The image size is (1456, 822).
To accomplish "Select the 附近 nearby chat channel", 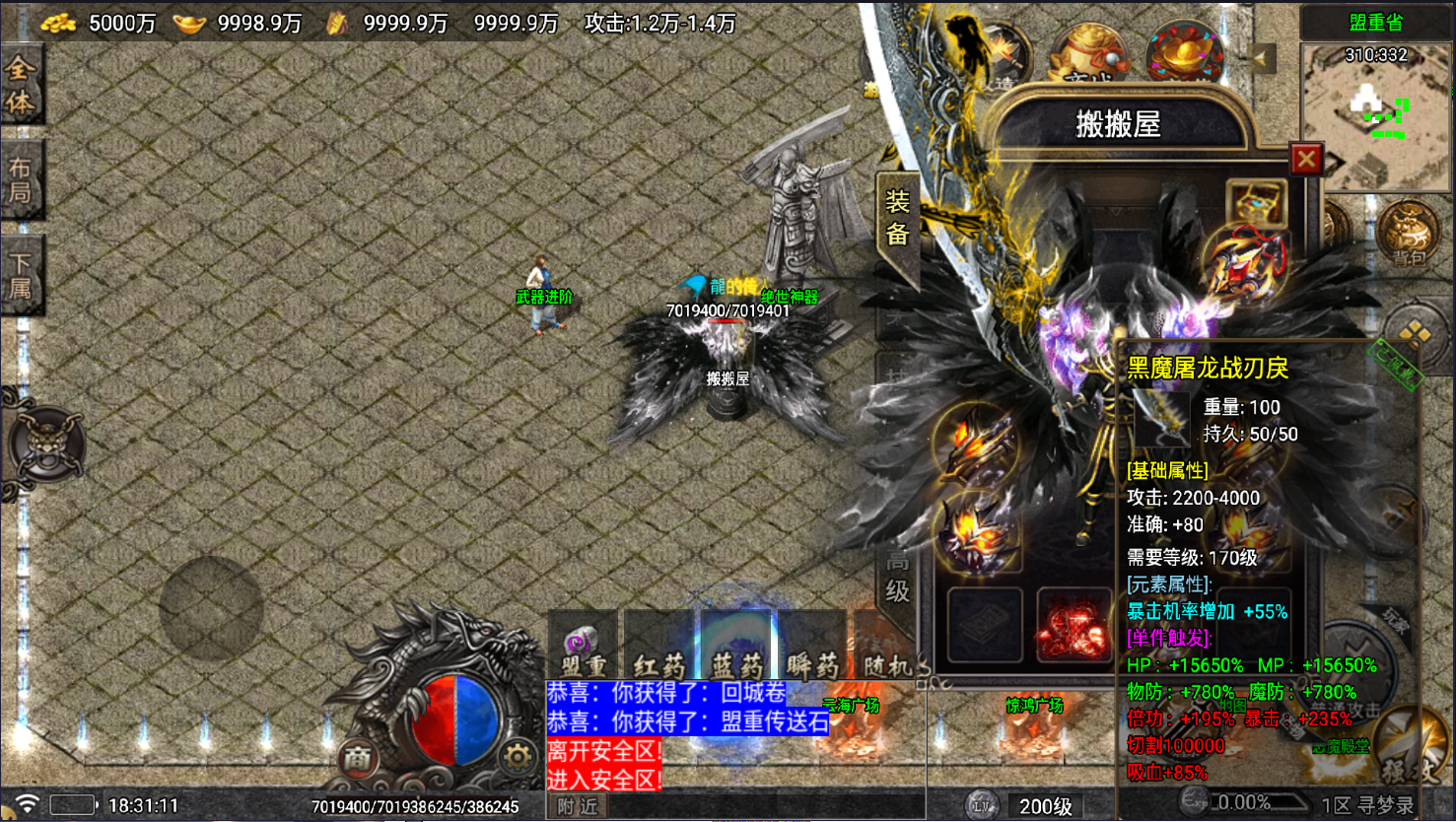I will (x=577, y=806).
